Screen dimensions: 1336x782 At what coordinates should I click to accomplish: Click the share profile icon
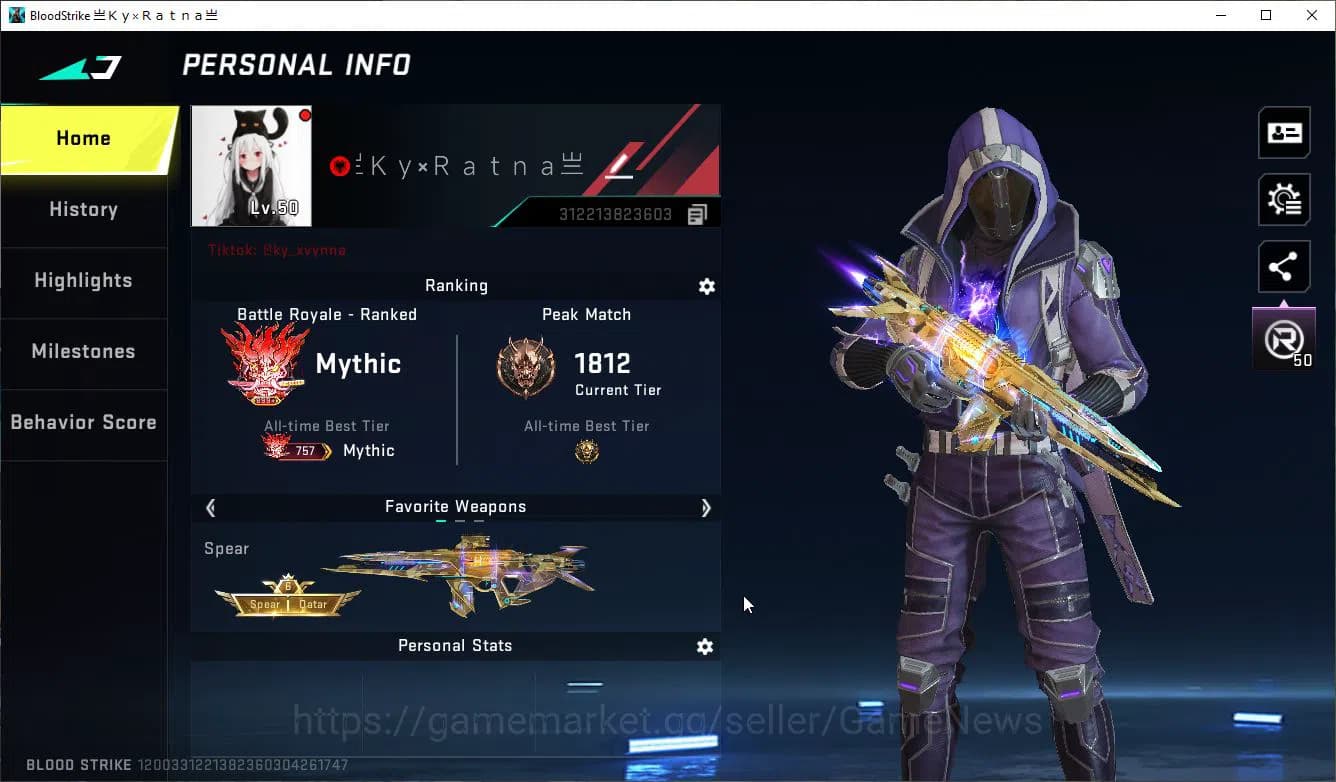pos(1284,266)
